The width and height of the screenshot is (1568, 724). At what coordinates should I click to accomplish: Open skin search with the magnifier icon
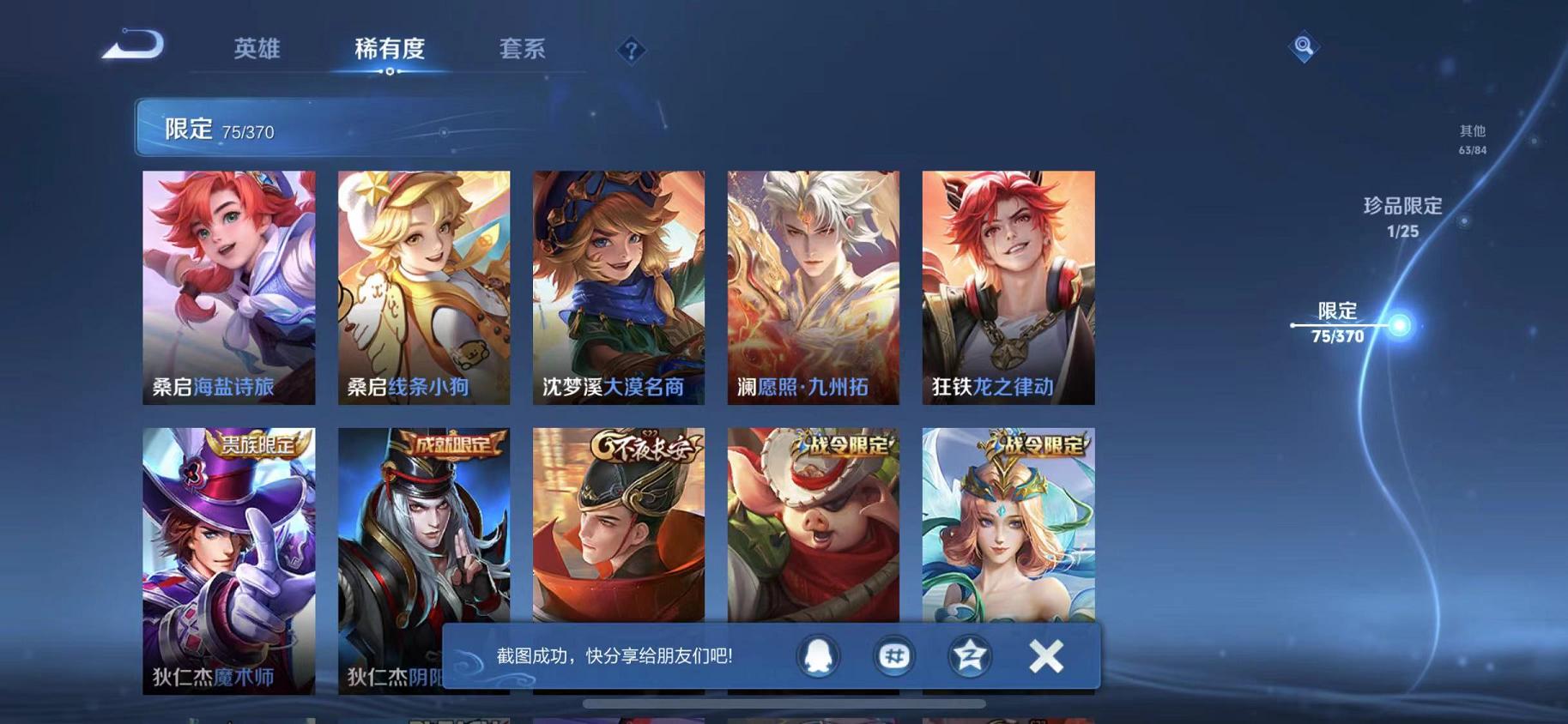1303,46
